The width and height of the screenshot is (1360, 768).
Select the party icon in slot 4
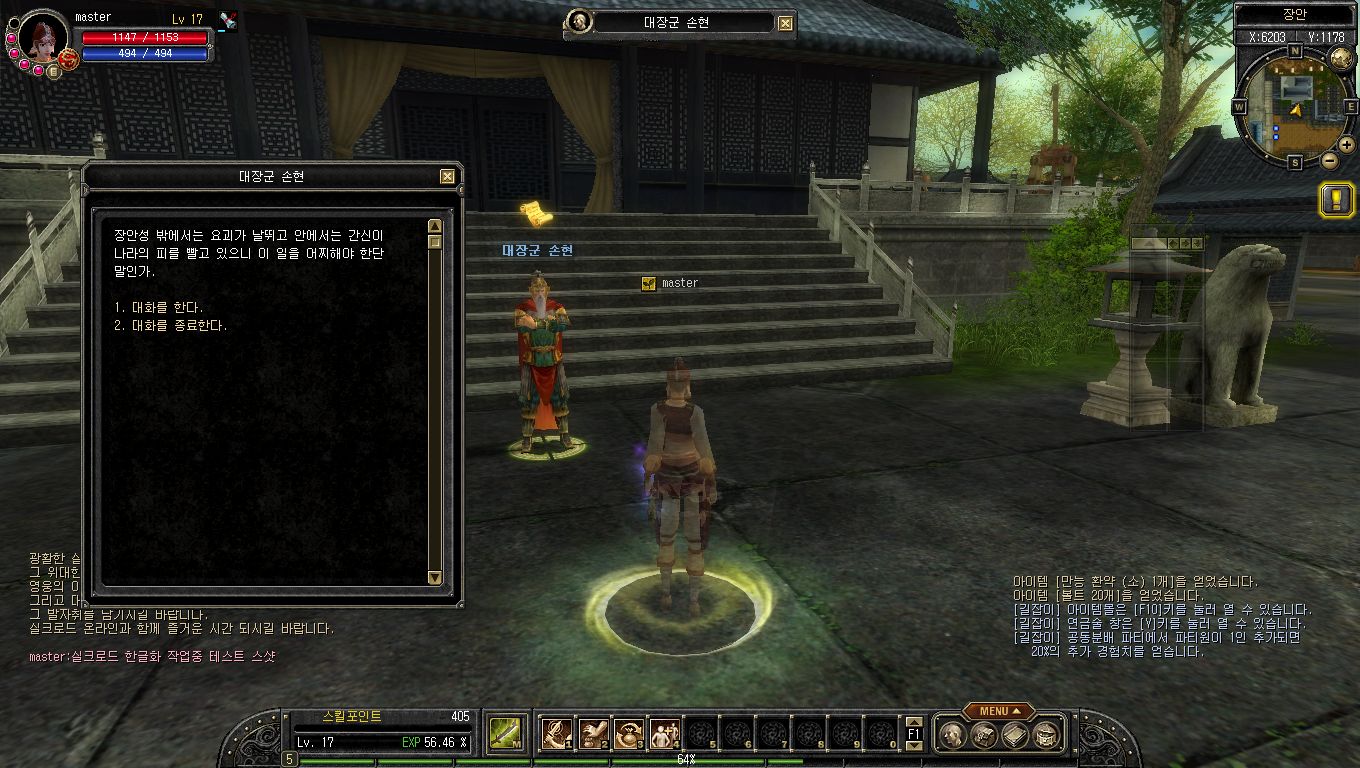click(x=664, y=734)
